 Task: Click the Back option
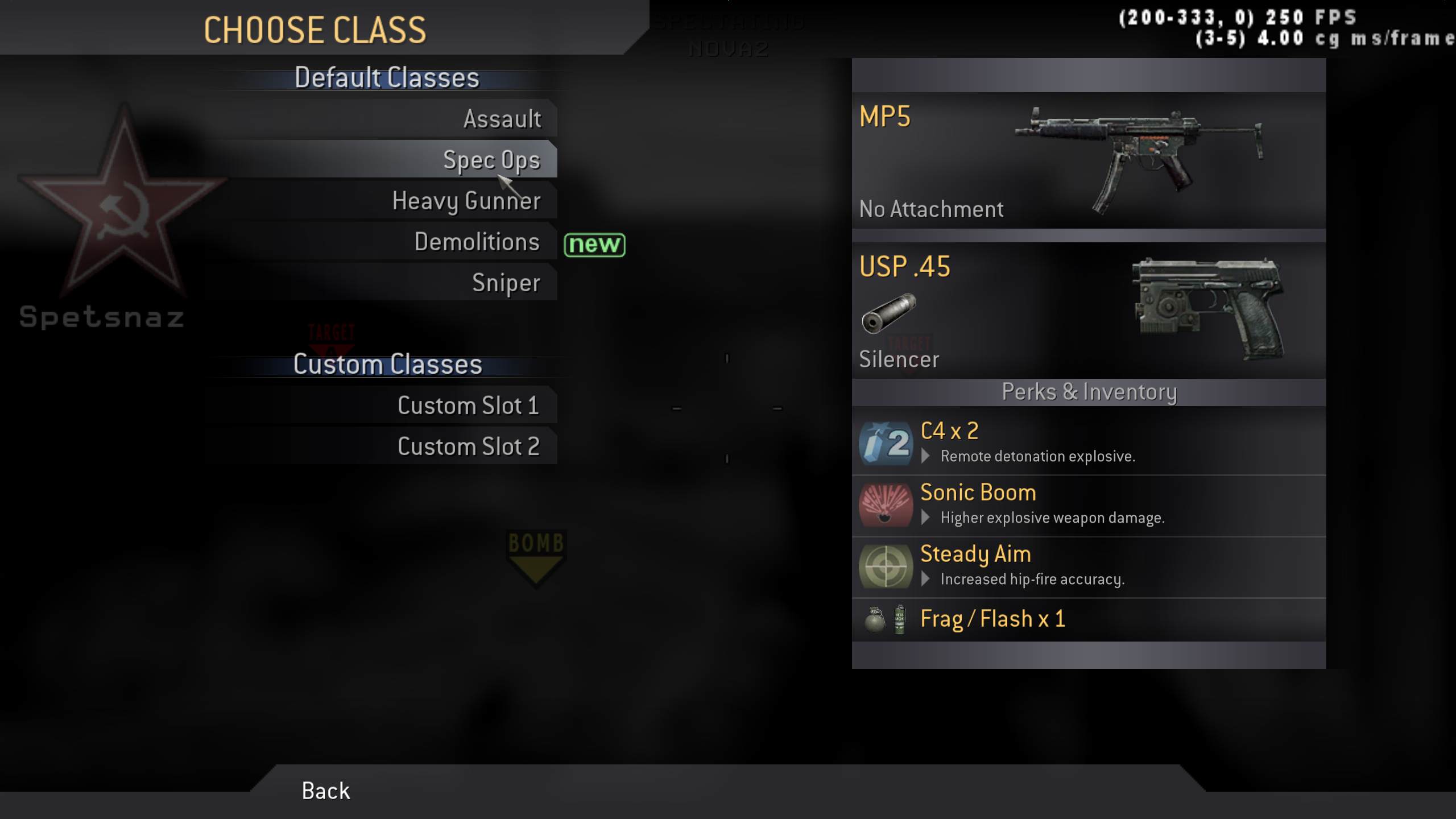325,791
